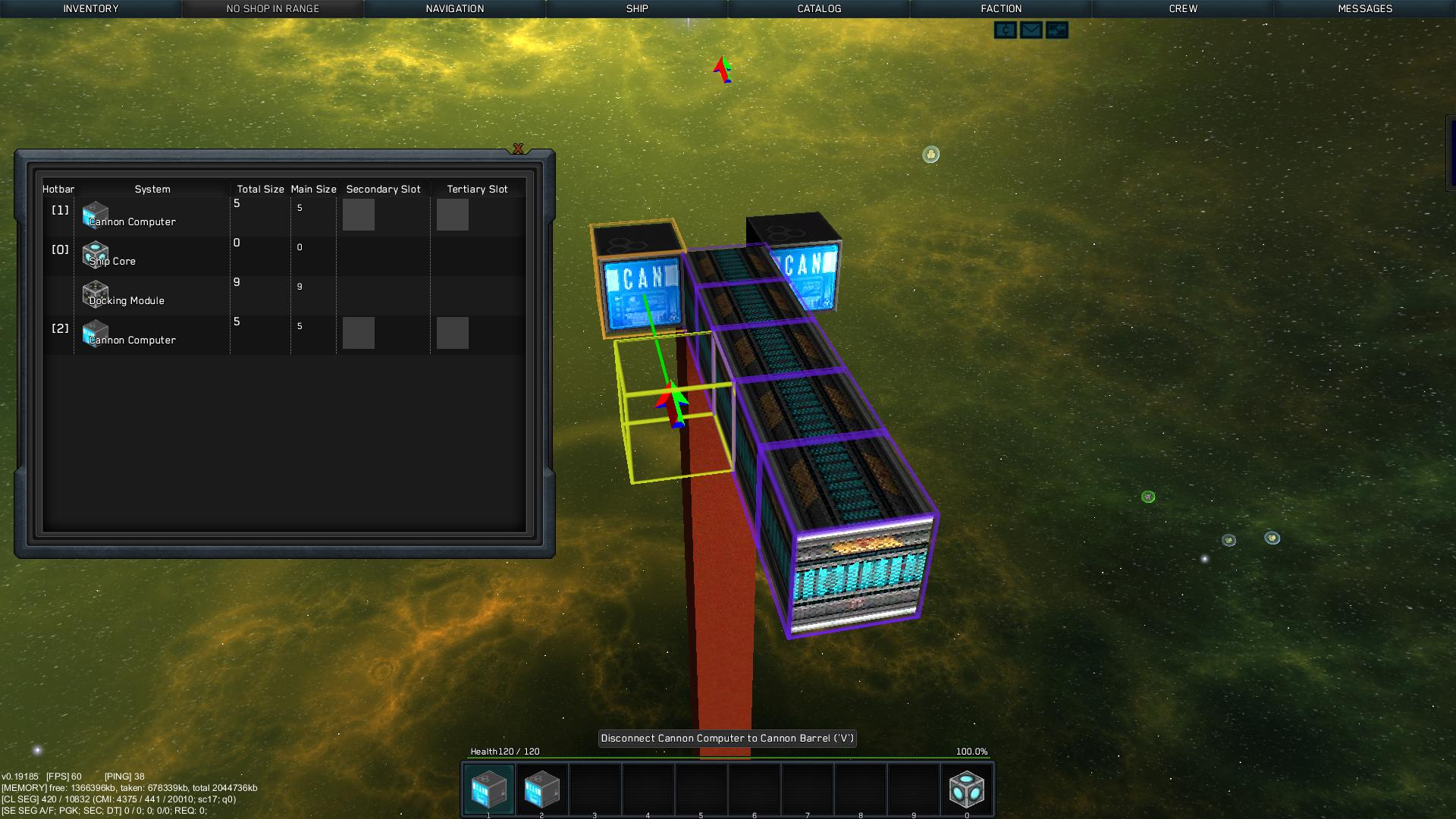Select hotbar slot 2 cannon computer
Image resolution: width=1456 pixels, height=819 pixels.
pos(541,789)
